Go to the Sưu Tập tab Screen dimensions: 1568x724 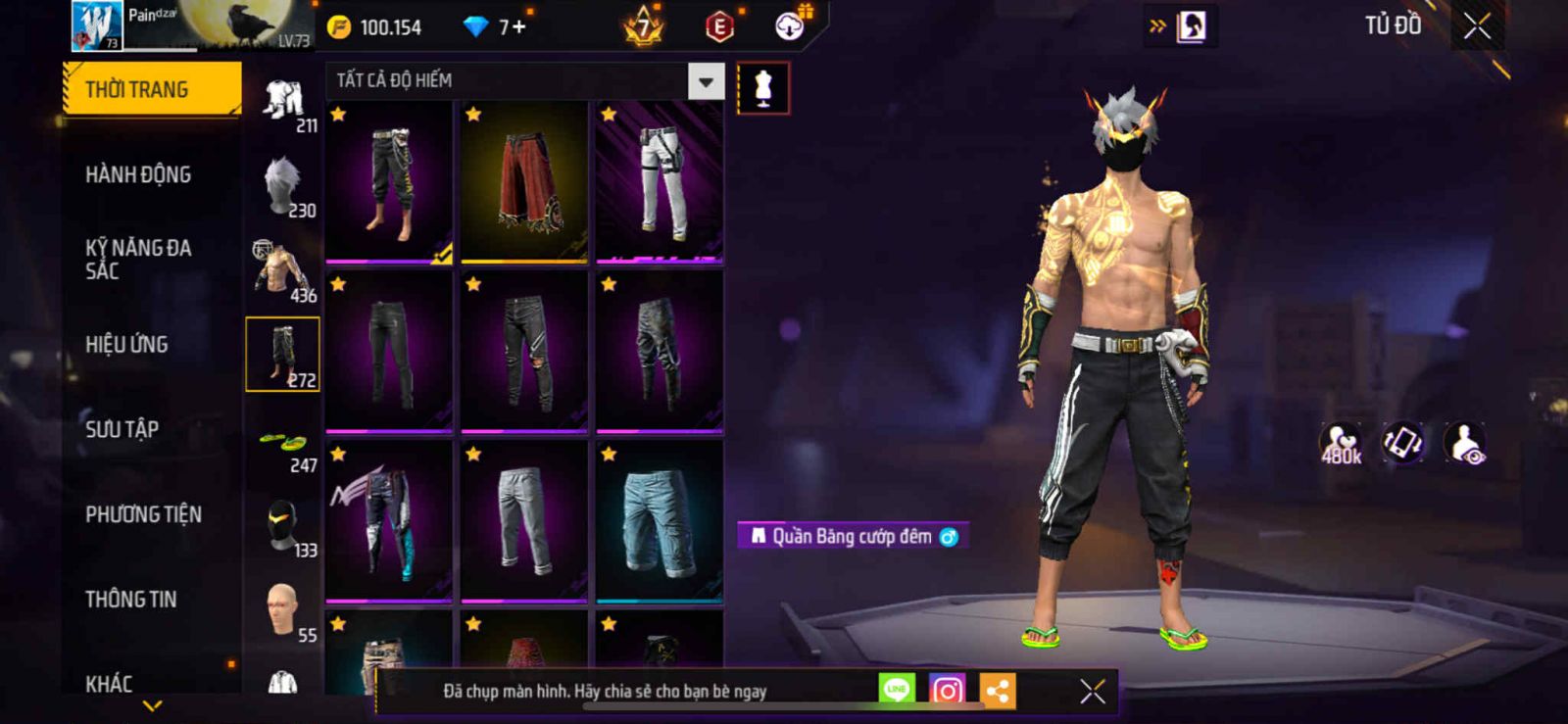122,429
